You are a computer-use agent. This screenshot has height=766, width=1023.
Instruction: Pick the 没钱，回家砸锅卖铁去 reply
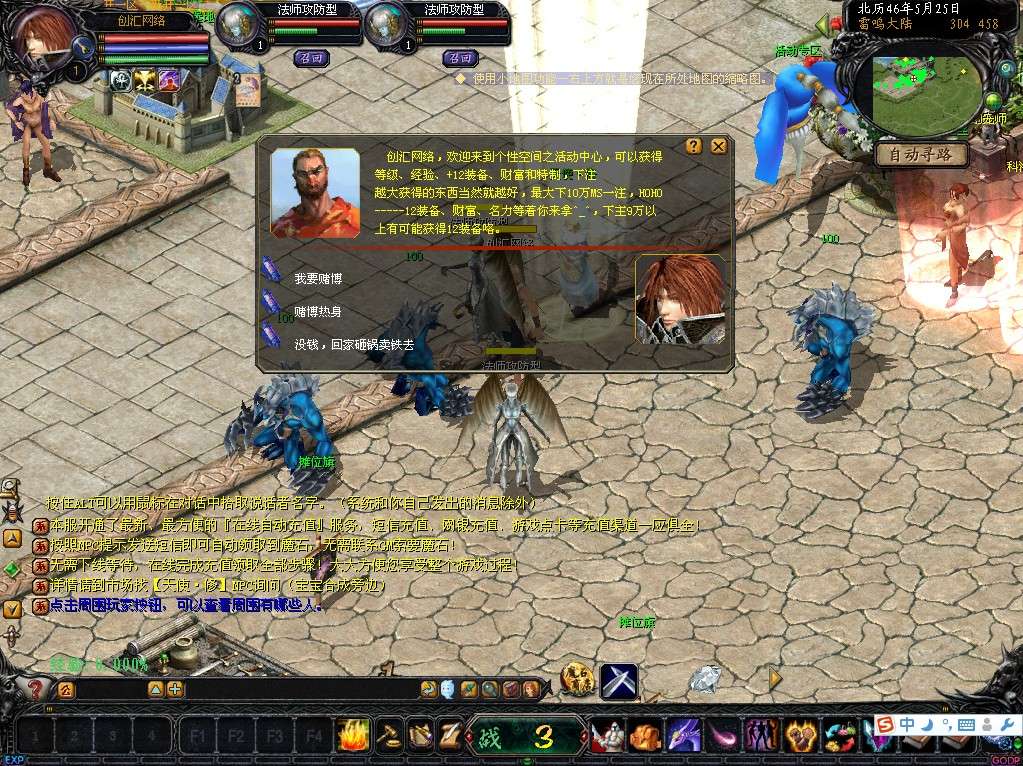tap(353, 344)
